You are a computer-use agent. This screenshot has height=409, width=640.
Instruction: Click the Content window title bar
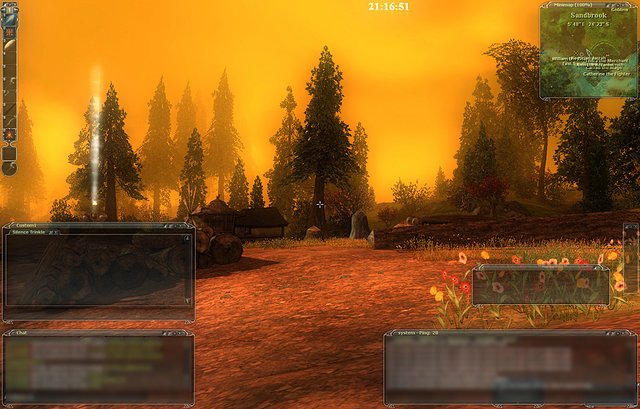(98, 225)
